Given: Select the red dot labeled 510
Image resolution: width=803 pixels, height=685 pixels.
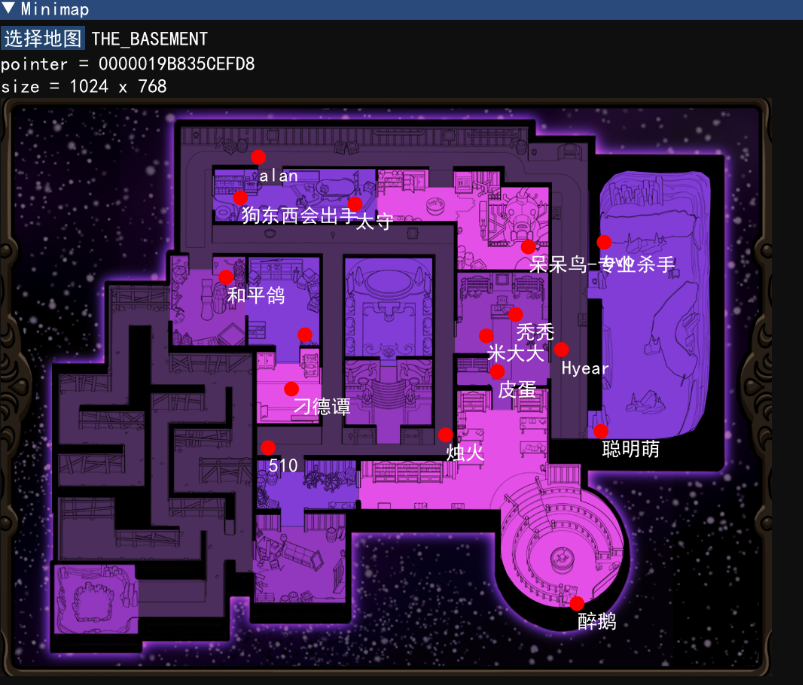Looking at the screenshot, I should point(267,447).
